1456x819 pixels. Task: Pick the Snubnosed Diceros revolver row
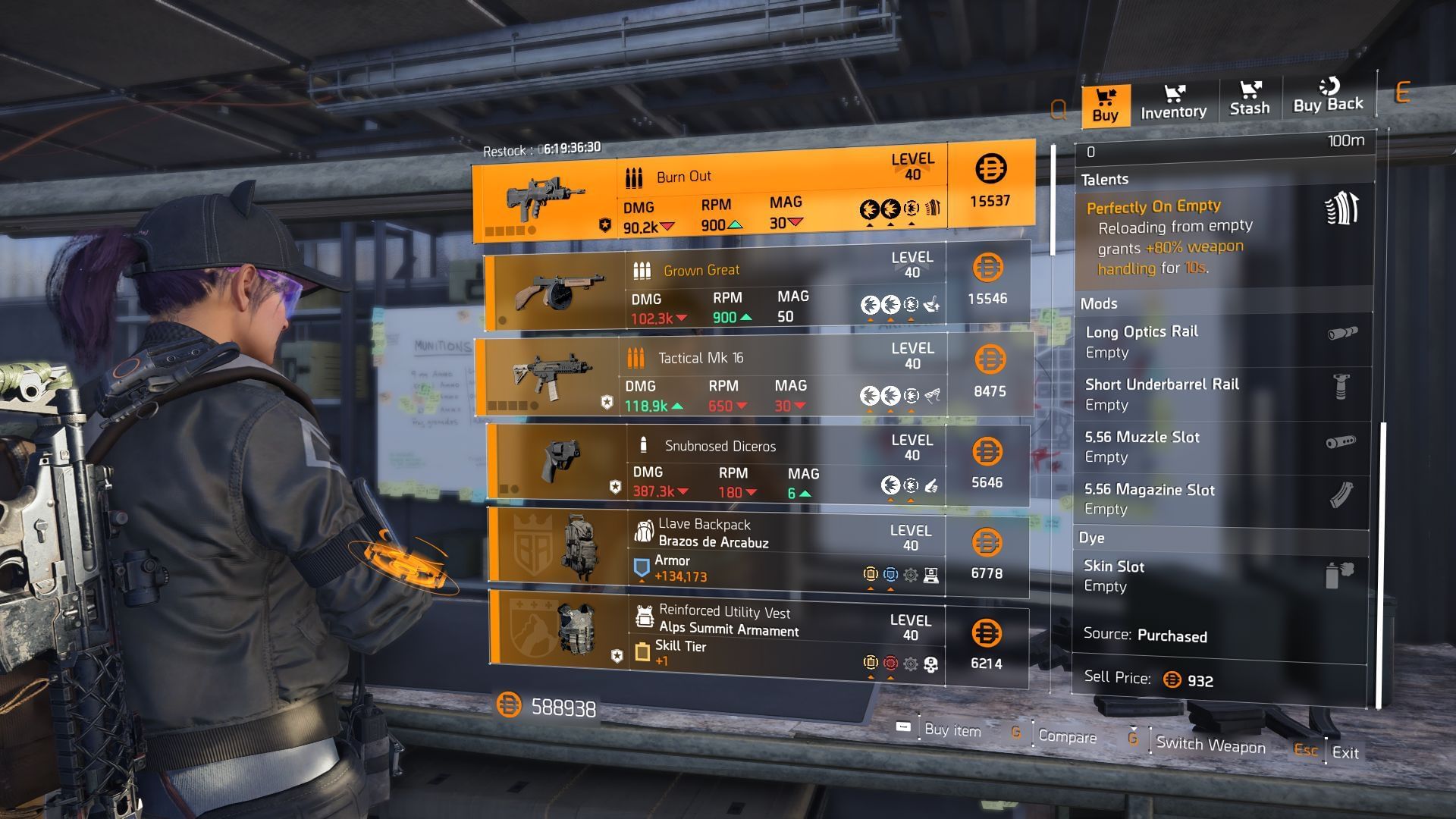point(758,466)
